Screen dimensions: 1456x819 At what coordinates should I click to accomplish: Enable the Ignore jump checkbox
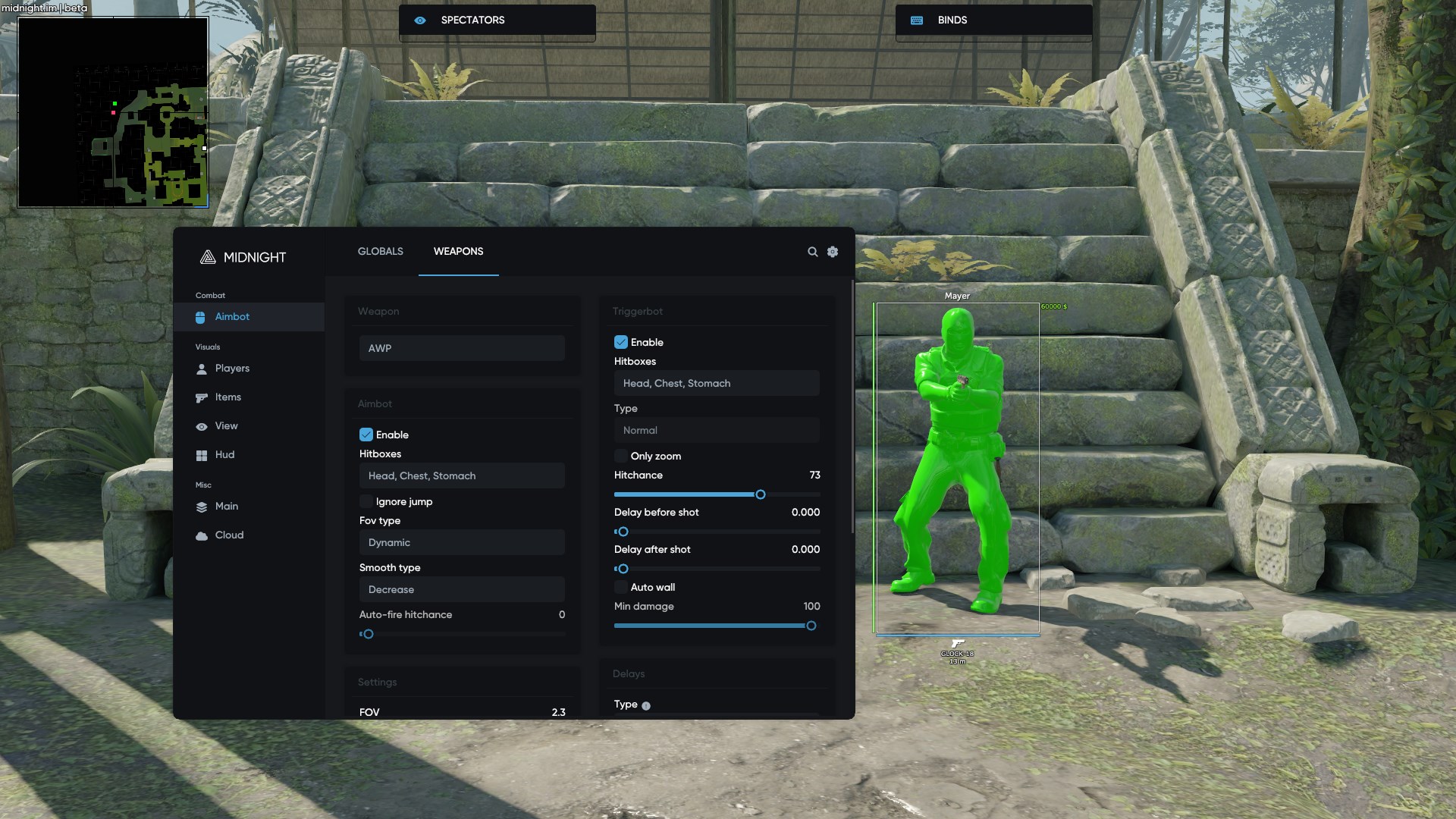pos(366,501)
